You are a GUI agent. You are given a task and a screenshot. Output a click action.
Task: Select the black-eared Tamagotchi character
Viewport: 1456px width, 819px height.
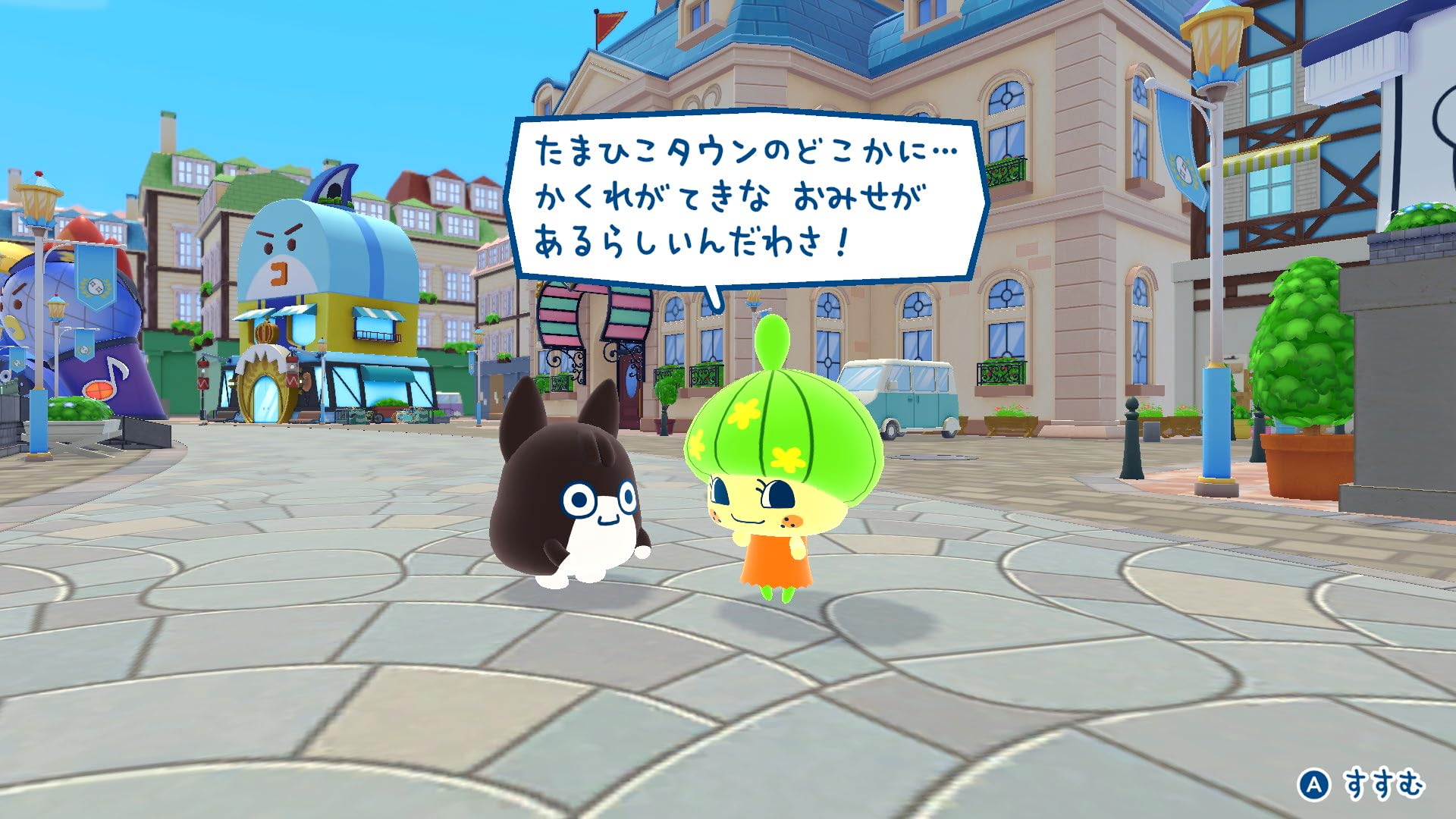tap(565, 500)
